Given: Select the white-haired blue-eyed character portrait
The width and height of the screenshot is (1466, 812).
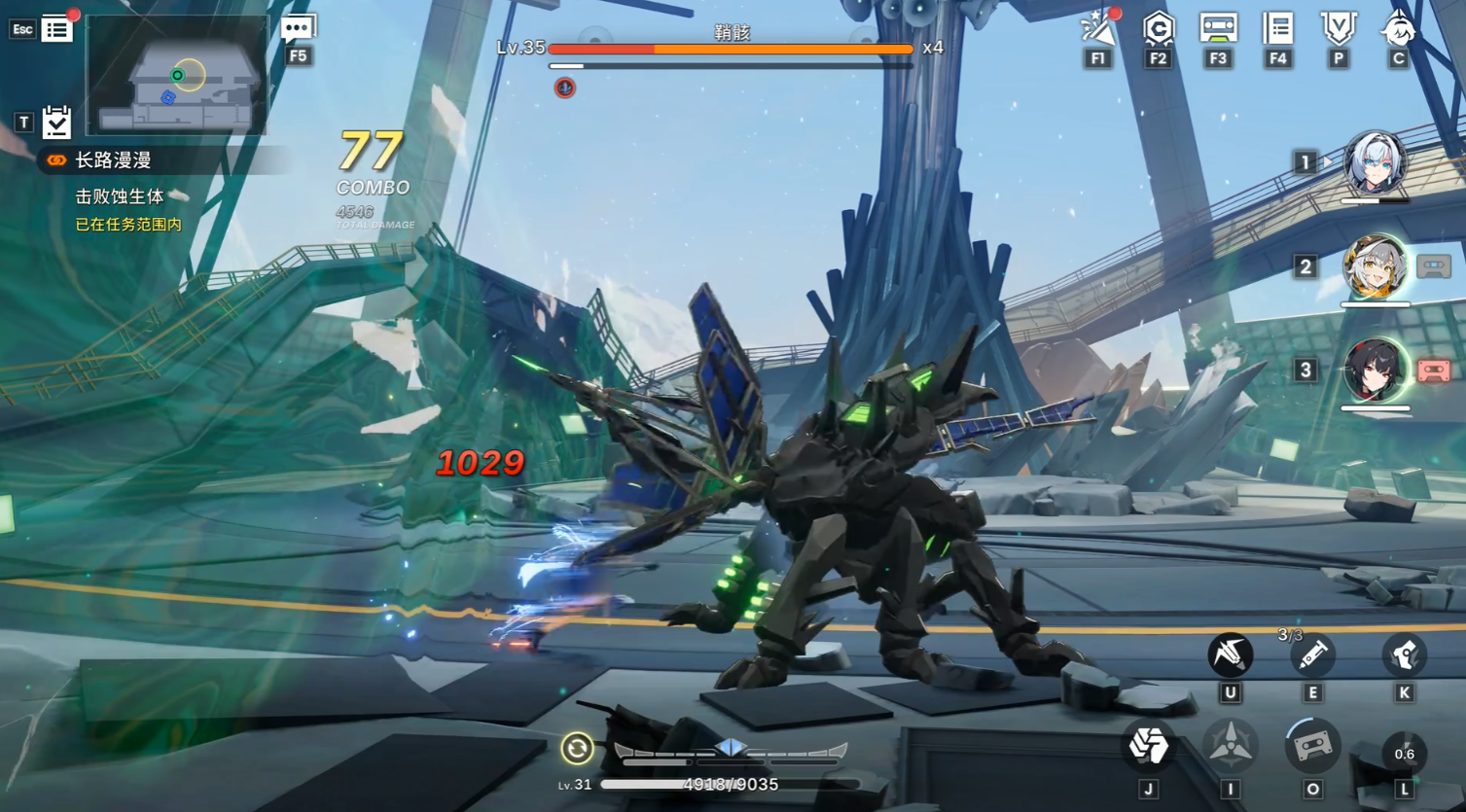Looking at the screenshot, I should pos(1374,163).
